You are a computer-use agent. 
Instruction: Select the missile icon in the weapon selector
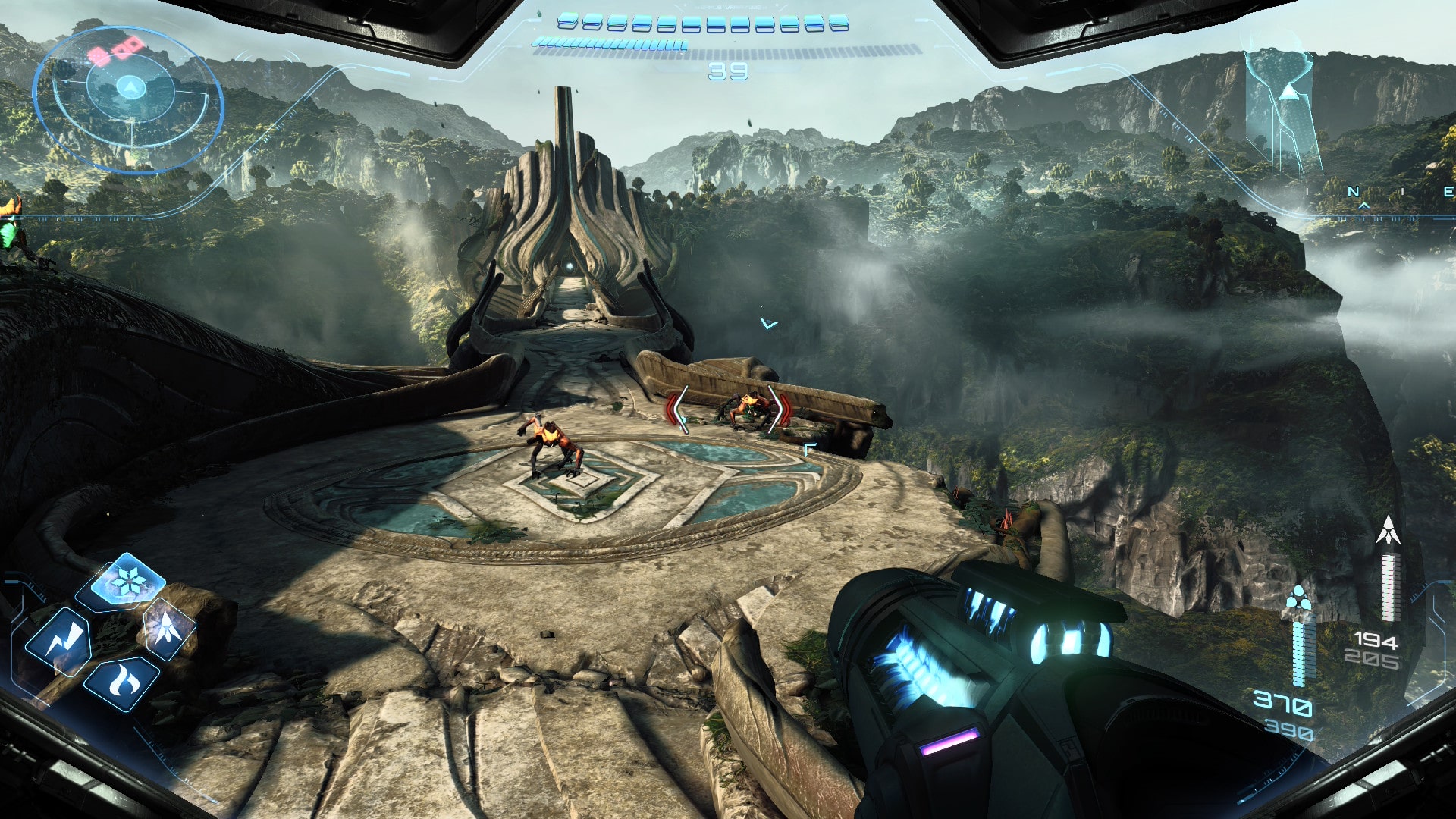pyautogui.click(x=168, y=629)
